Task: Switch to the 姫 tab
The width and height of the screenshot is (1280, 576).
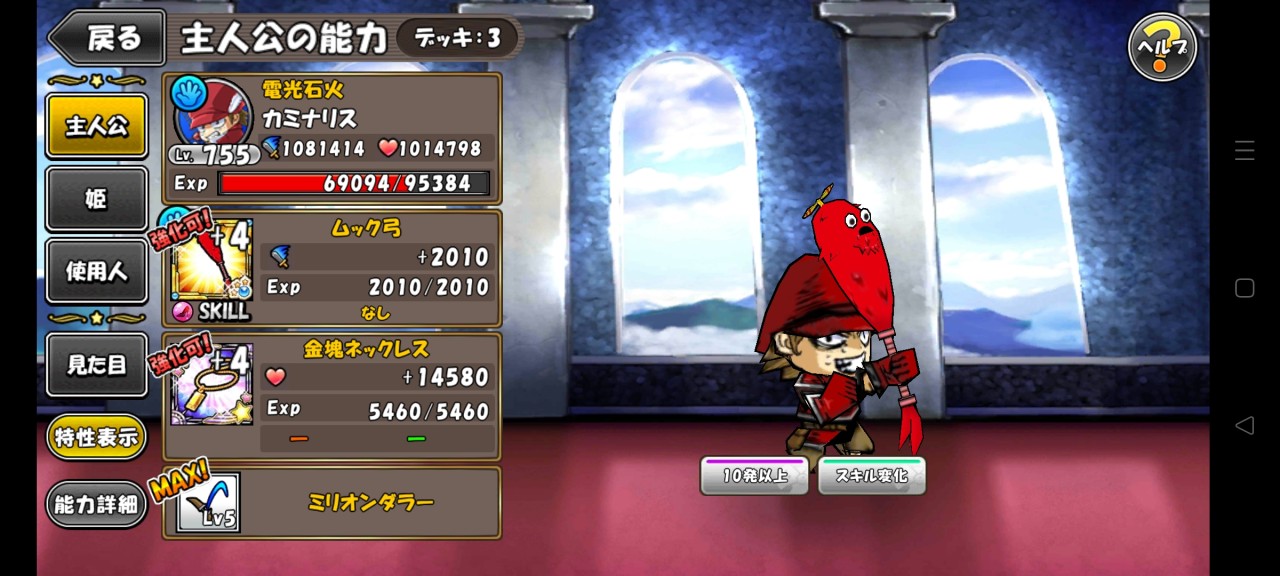Action: click(97, 199)
